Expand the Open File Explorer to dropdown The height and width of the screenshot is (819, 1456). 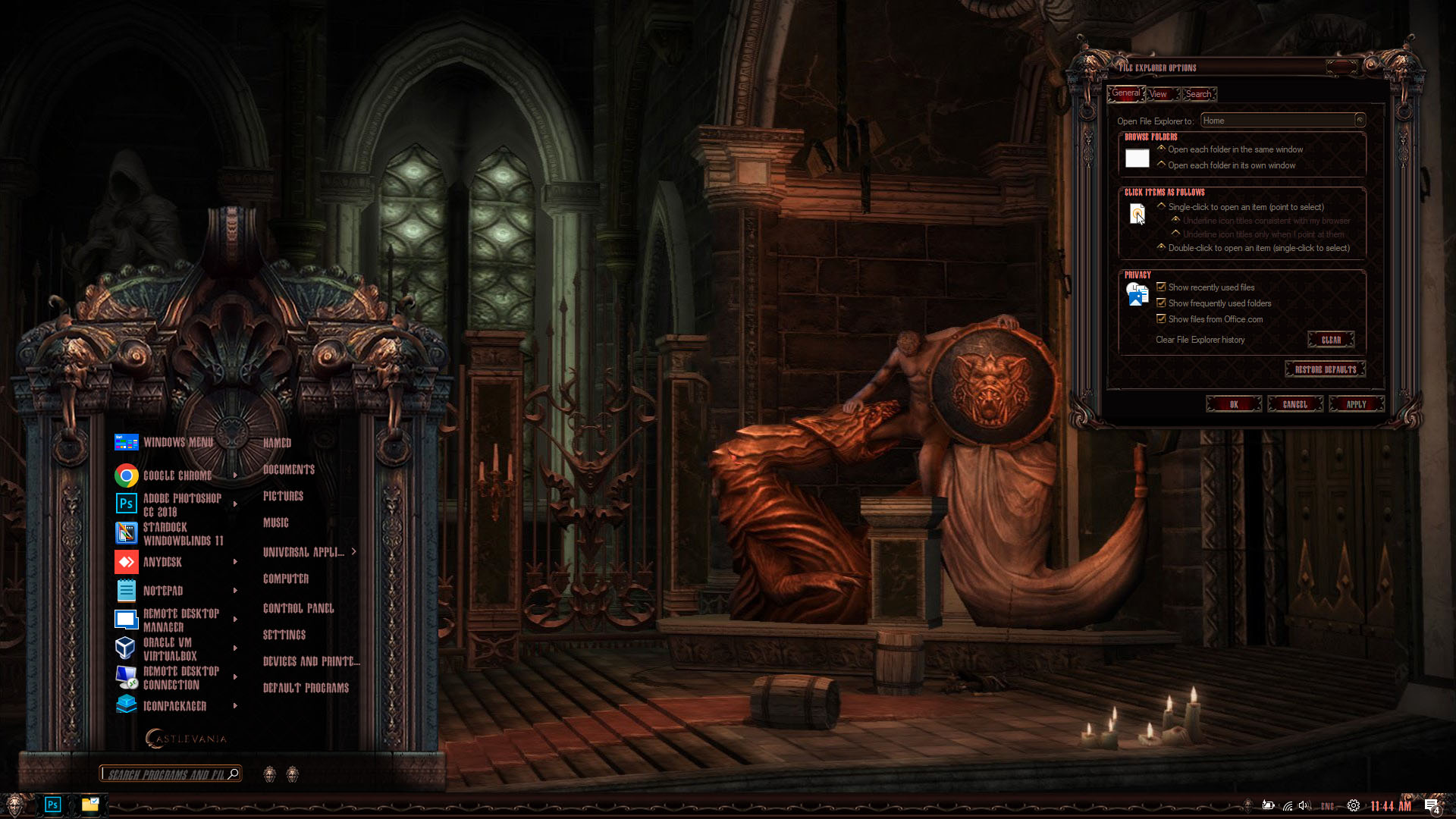point(1360,121)
